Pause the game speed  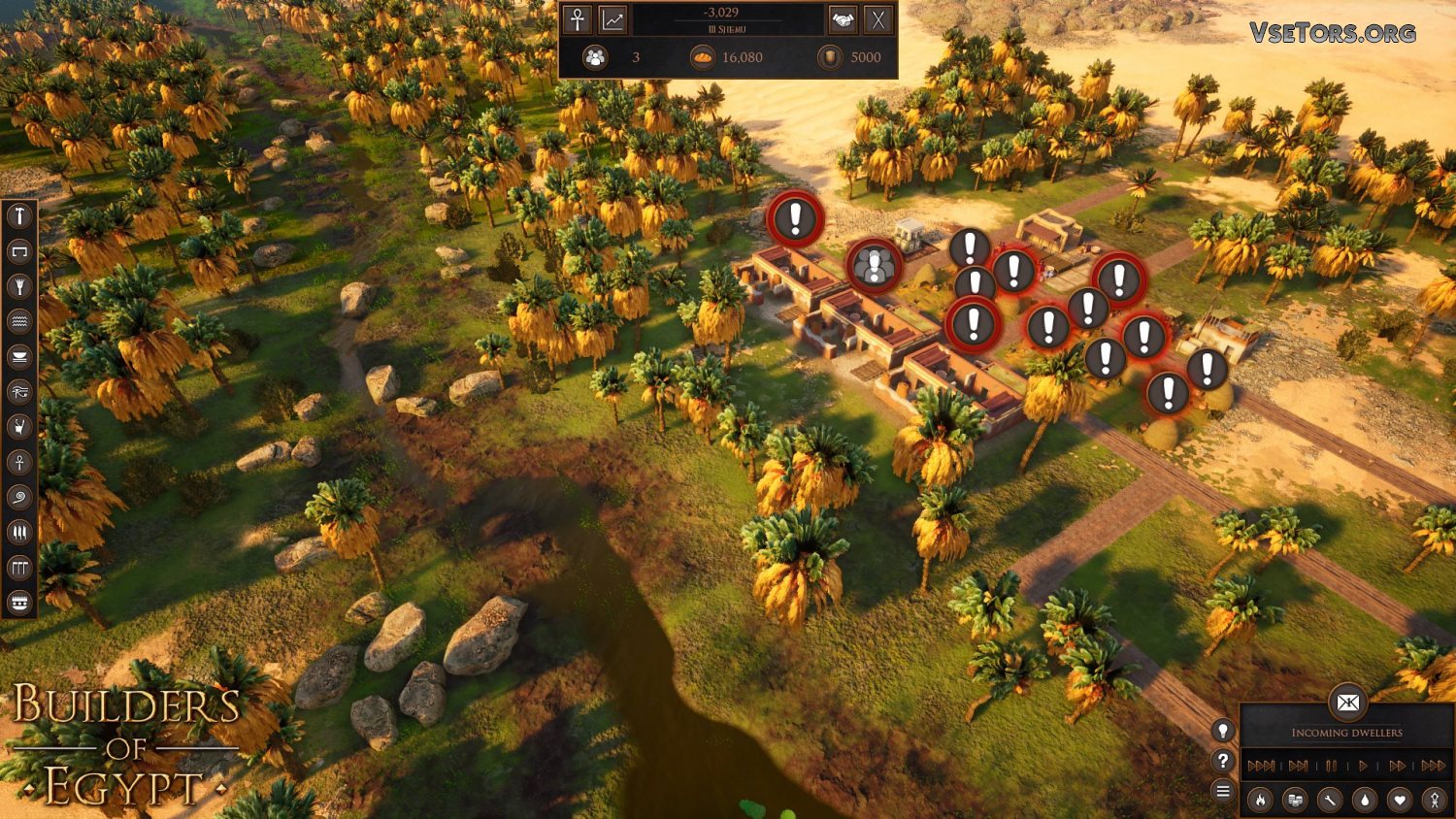coord(1331,766)
